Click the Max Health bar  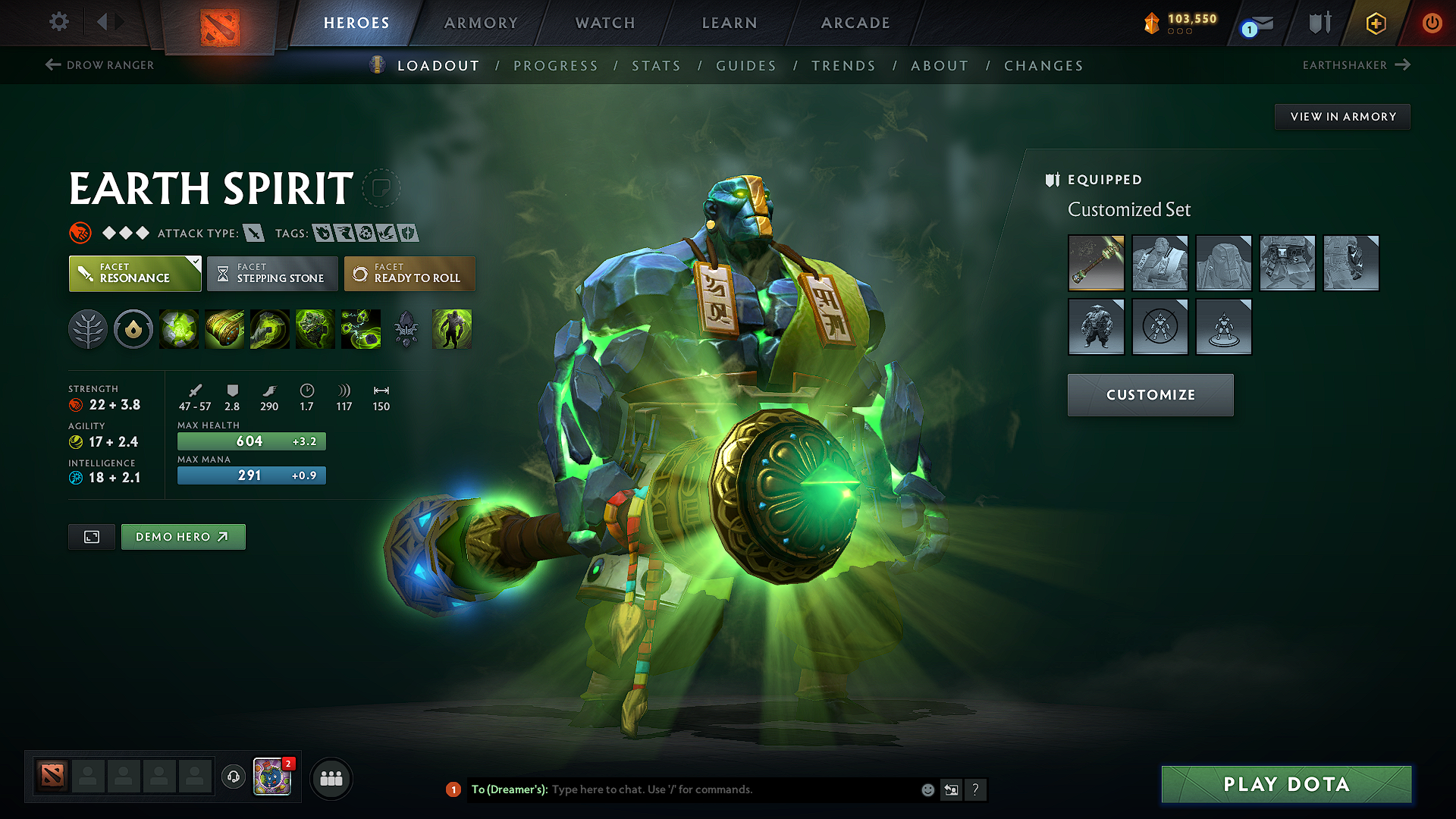[x=251, y=441]
